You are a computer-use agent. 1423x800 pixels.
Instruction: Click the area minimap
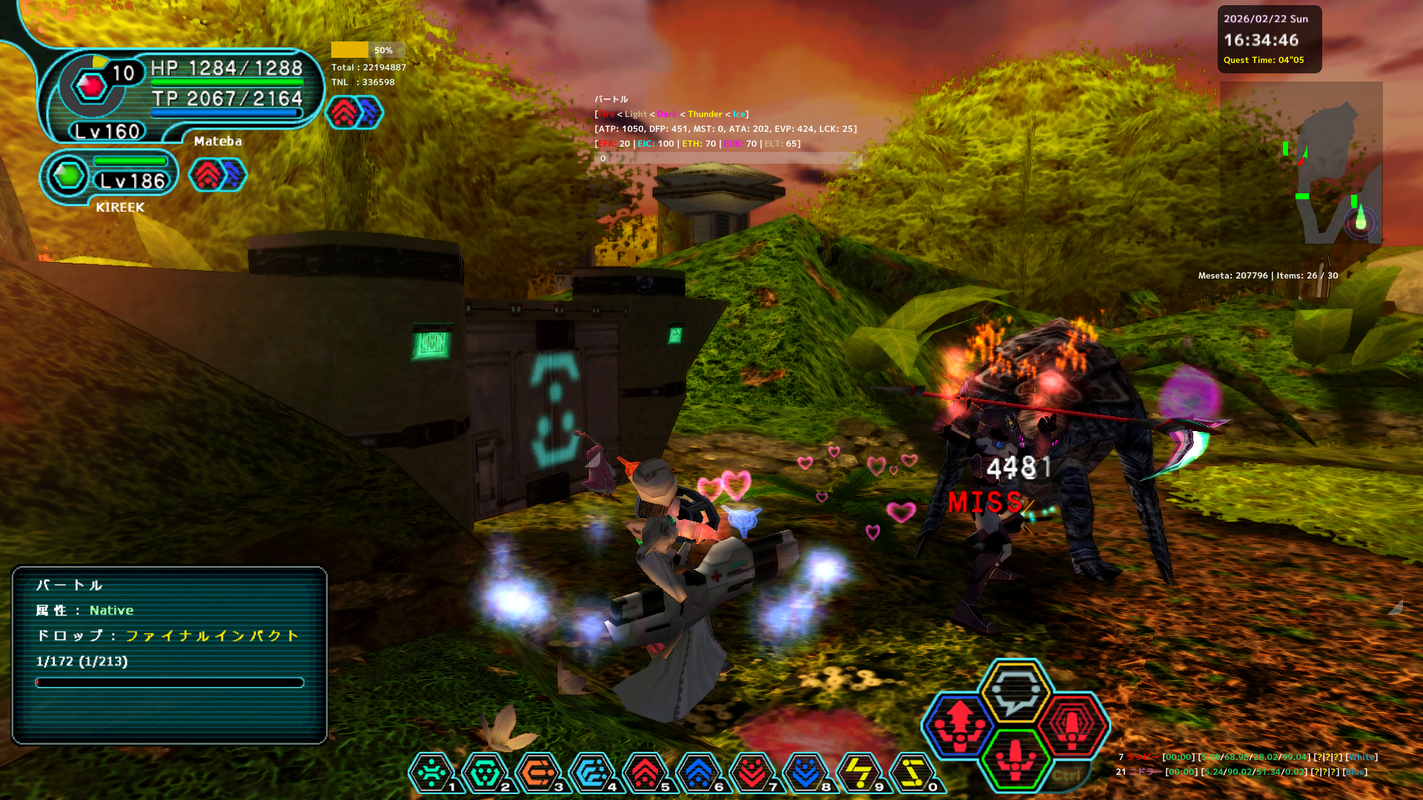[x=1301, y=176]
